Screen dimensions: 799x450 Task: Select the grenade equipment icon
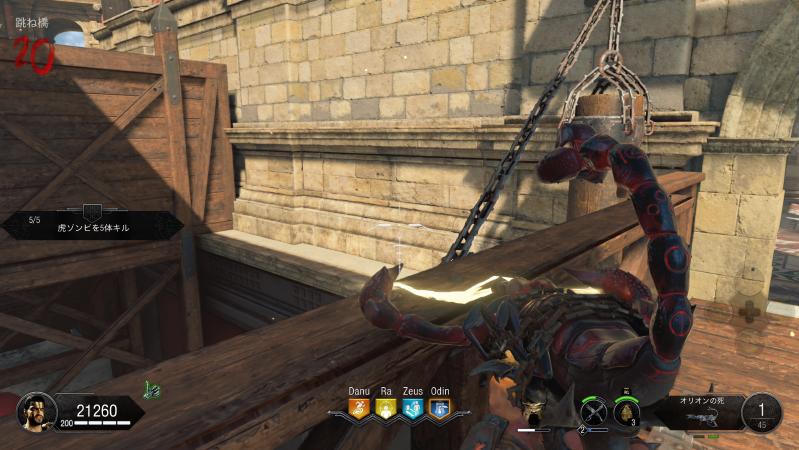click(x=628, y=412)
